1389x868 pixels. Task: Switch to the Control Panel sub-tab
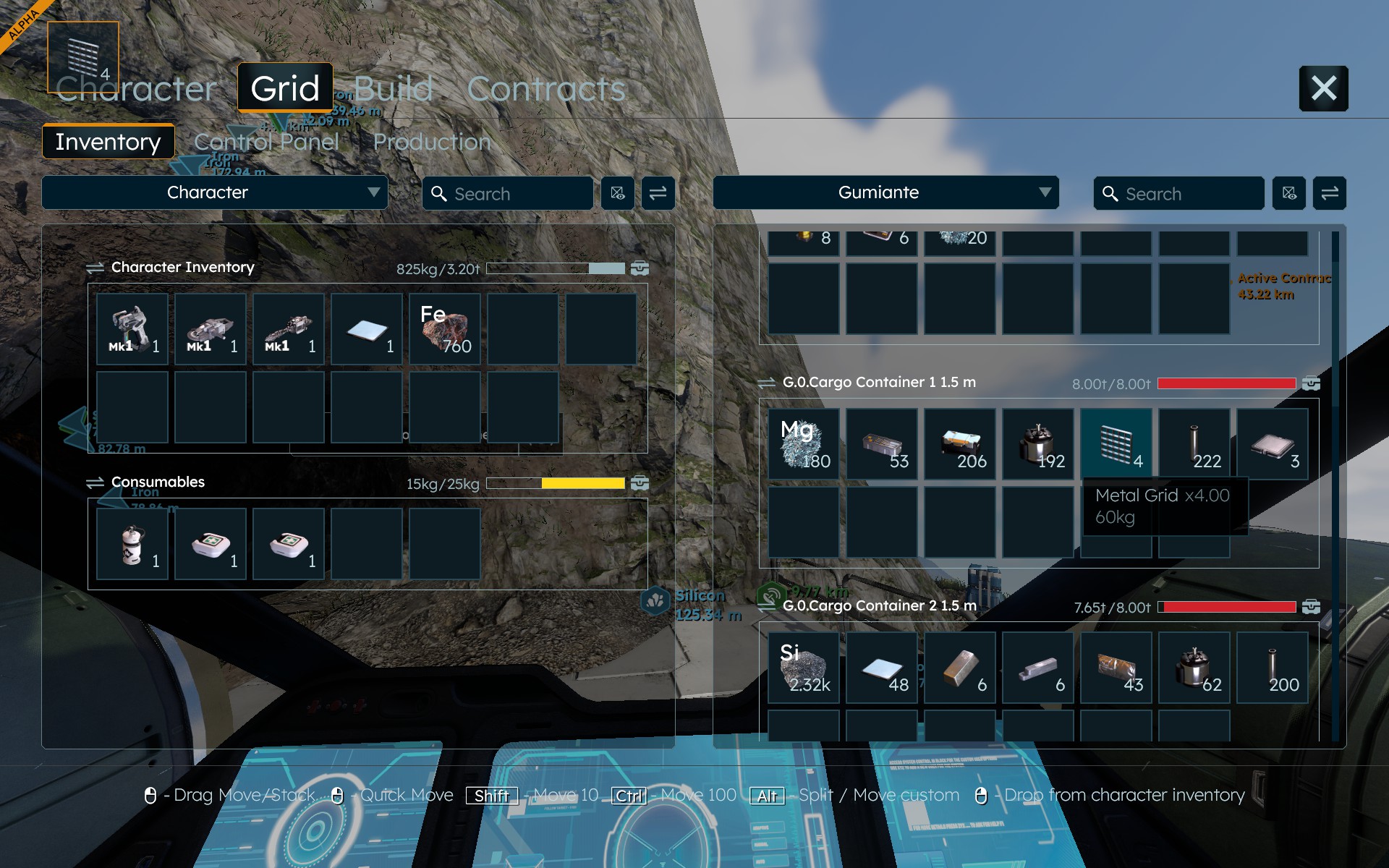266,142
